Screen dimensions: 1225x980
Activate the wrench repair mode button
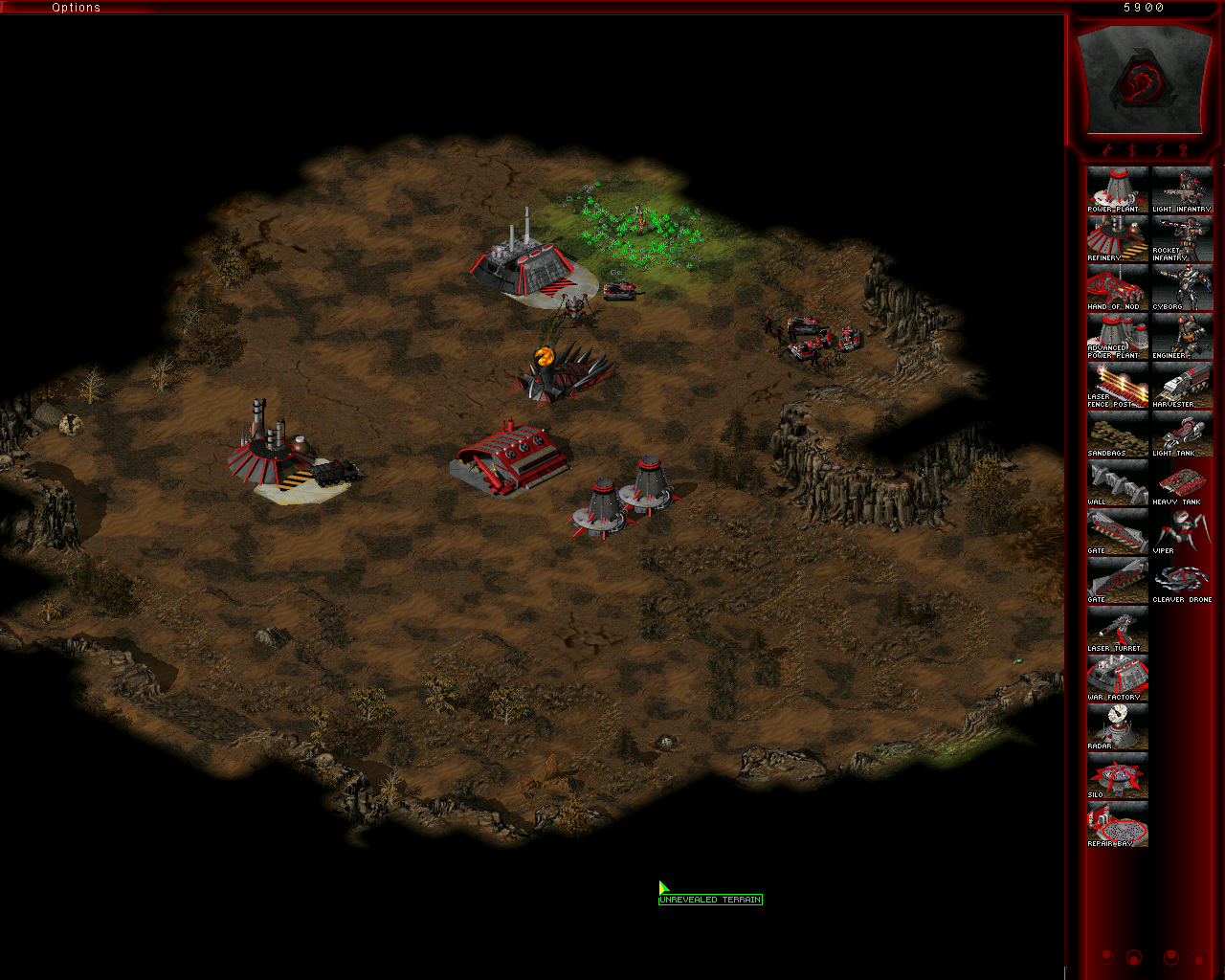pos(1107,150)
